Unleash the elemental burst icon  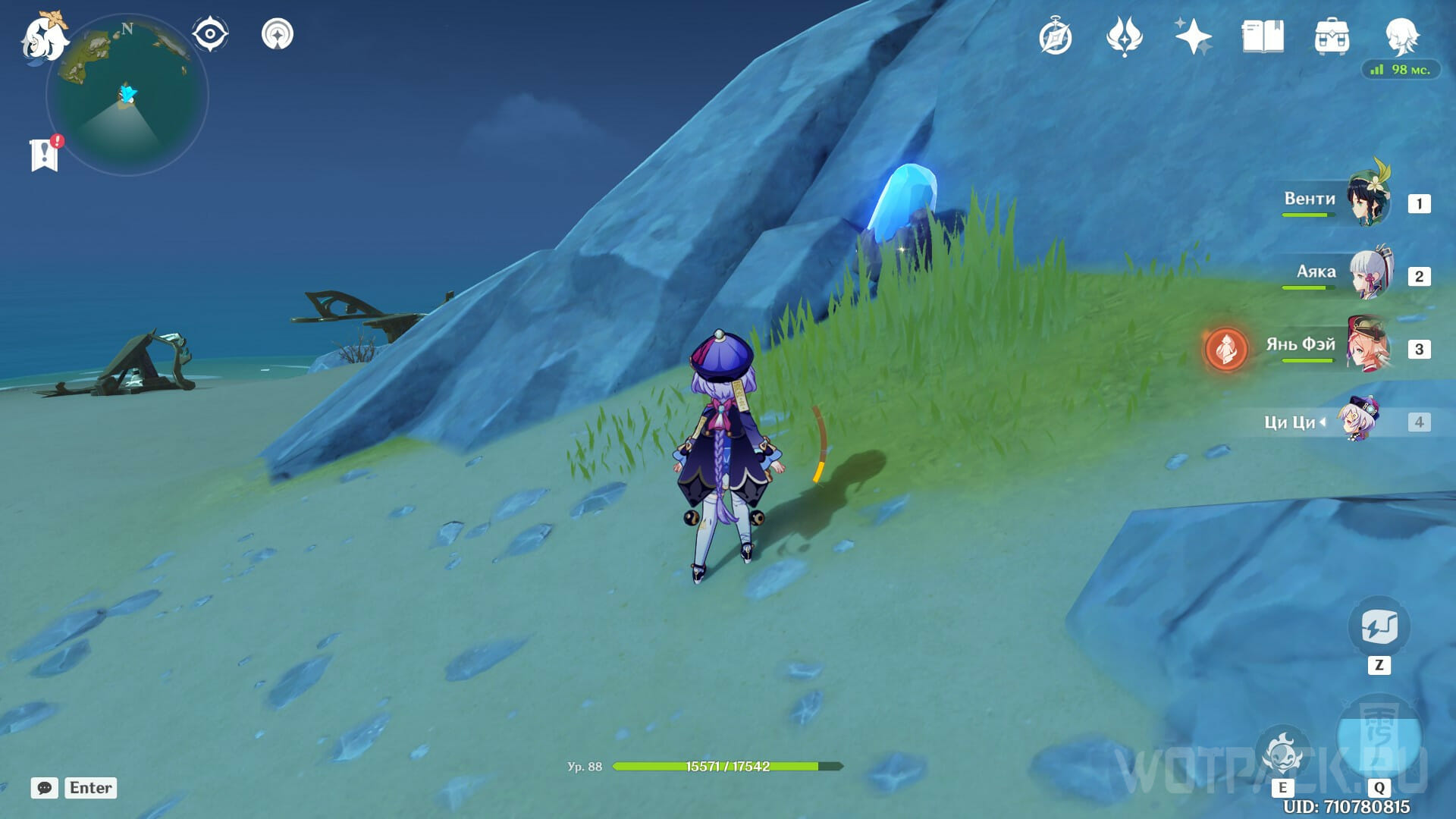point(1379,738)
